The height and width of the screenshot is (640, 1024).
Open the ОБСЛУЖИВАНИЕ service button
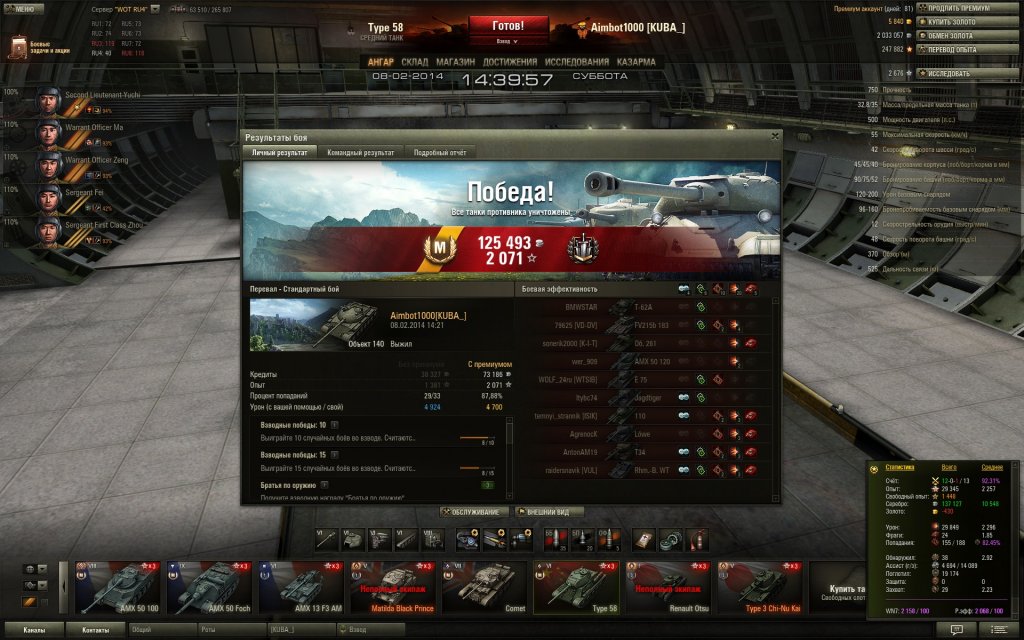[474, 511]
